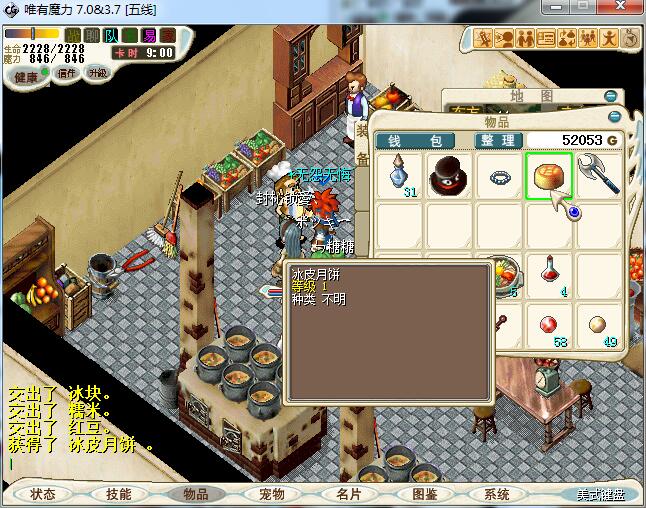
Task: Select the red potion bottle slot
Action: point(548,273)
